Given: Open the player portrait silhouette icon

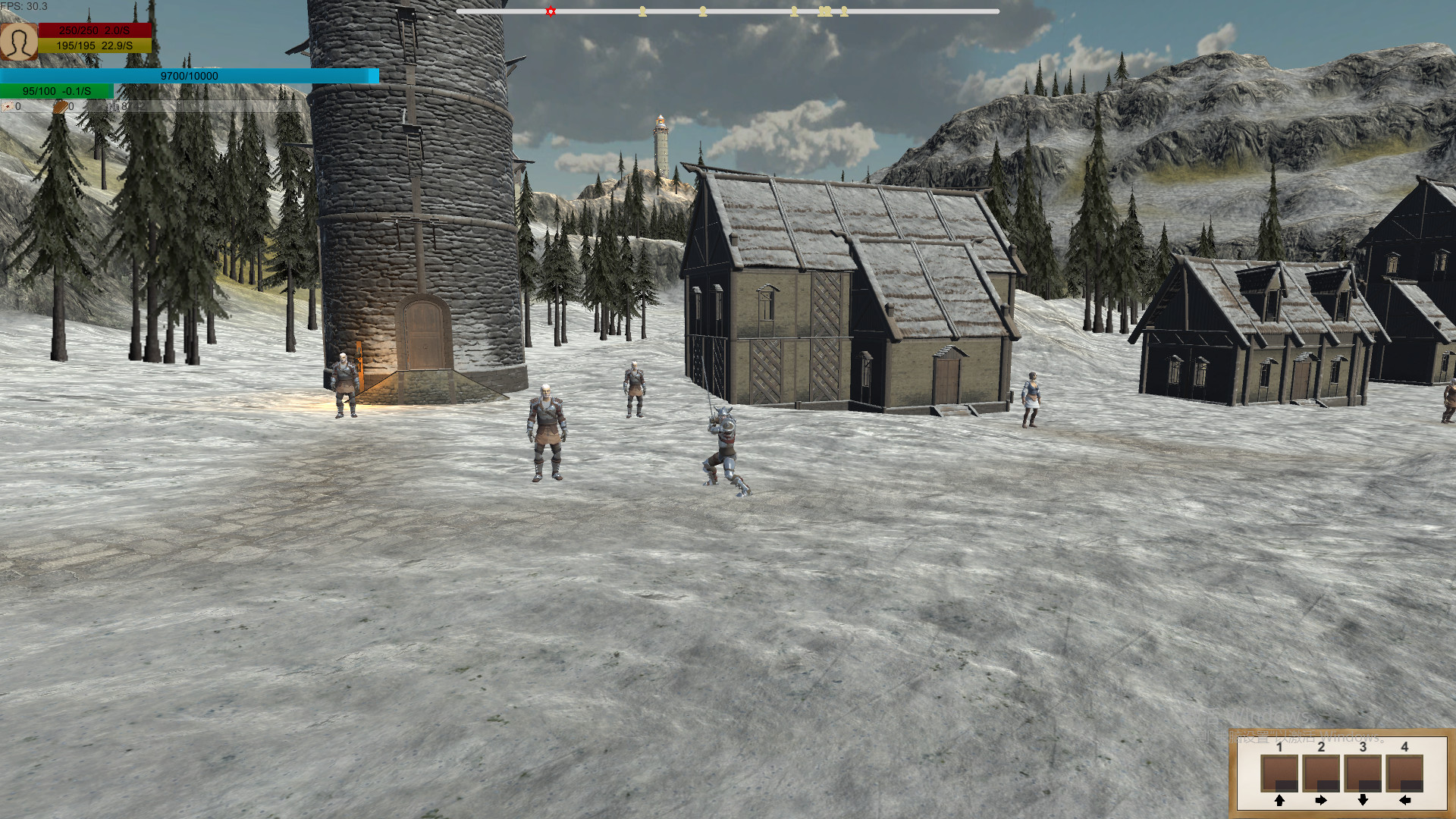Looking at the screenshot, I should click(19, 41).
